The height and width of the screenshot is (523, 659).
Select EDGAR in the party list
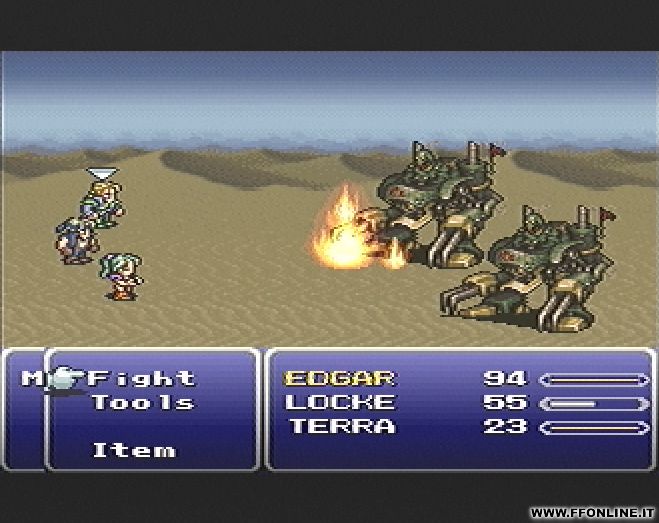pos(340,379)
